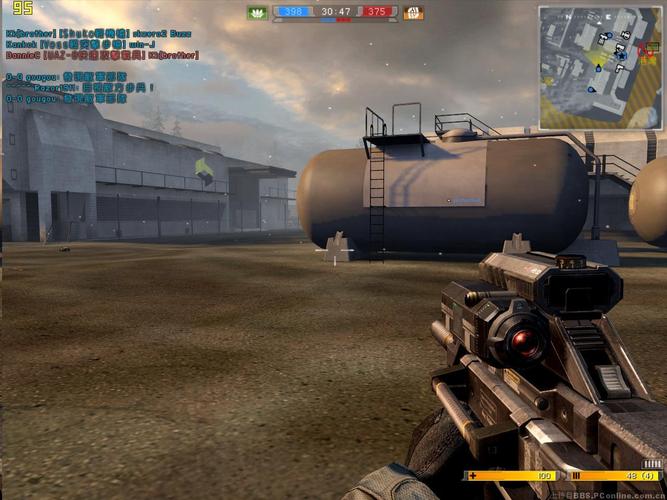Select the orange team emblem beside red tickets
This screenshot has height=500, width=667.
[x=413, y=13]
